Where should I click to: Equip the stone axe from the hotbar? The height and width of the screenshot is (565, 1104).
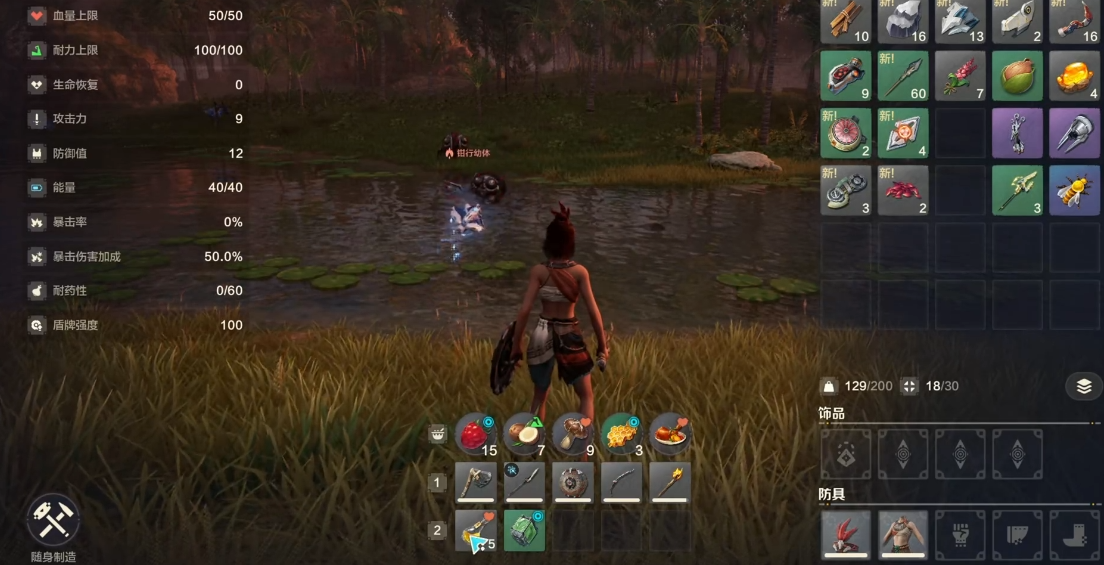pos(476,482)
